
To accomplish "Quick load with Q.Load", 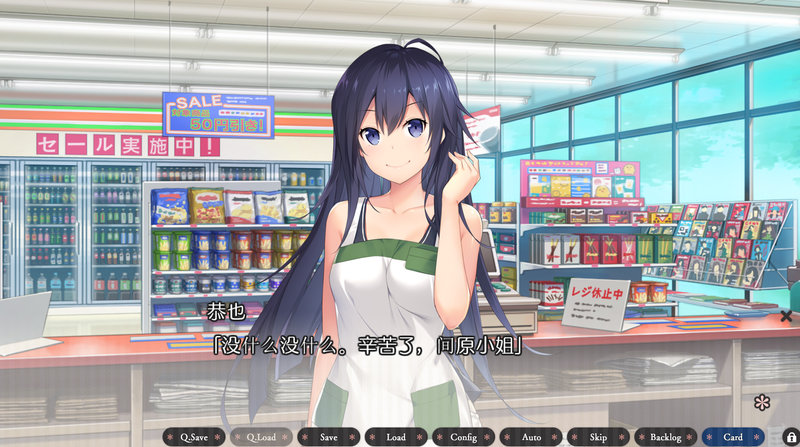I will 261,437.
